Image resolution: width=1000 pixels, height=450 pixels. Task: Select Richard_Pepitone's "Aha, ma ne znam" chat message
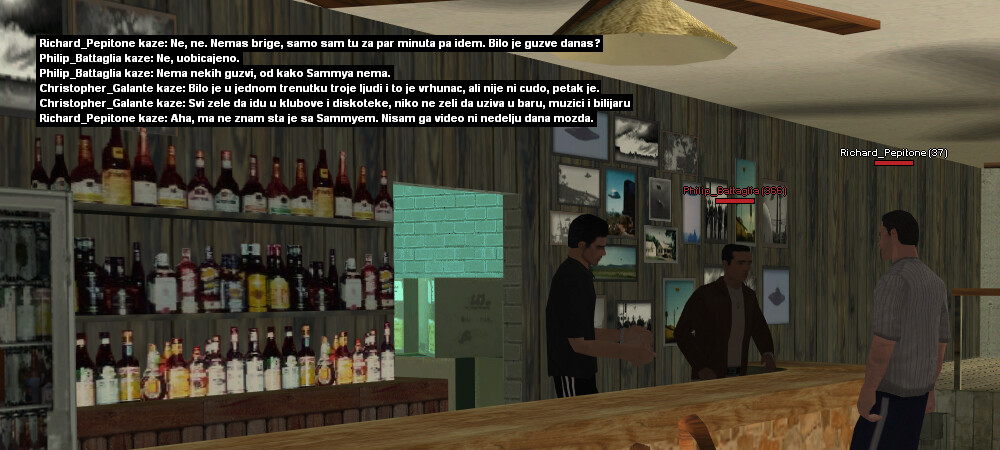[317, 119]
